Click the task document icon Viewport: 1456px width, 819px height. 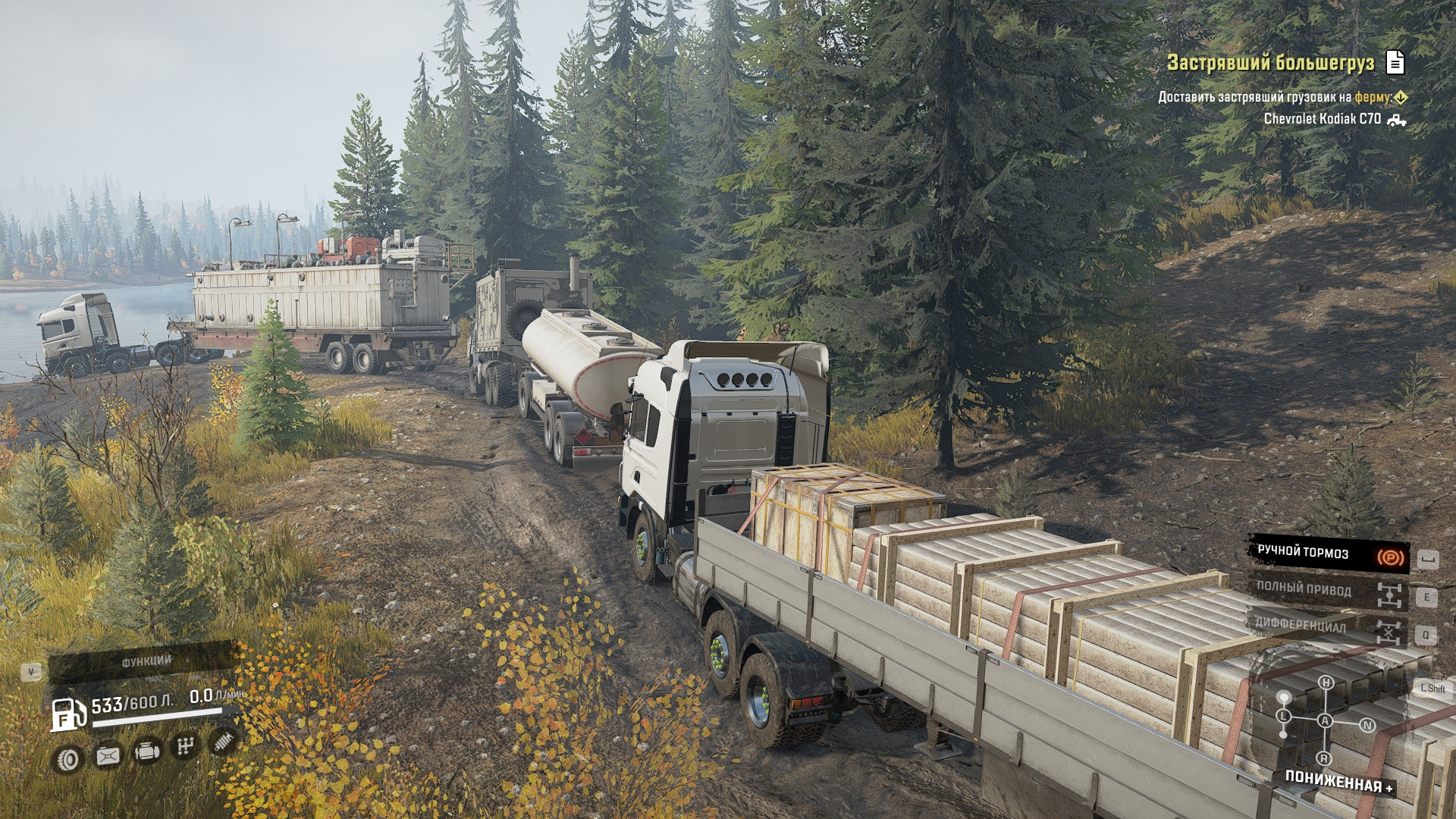pos(1395,62)
